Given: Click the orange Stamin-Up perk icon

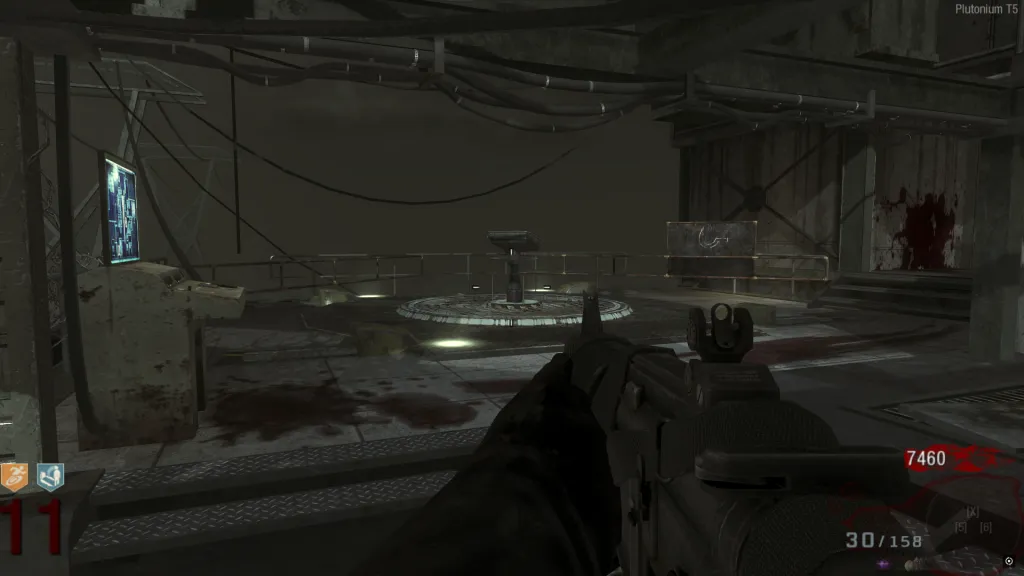Looking at the screenshot, I should point(17,476).
